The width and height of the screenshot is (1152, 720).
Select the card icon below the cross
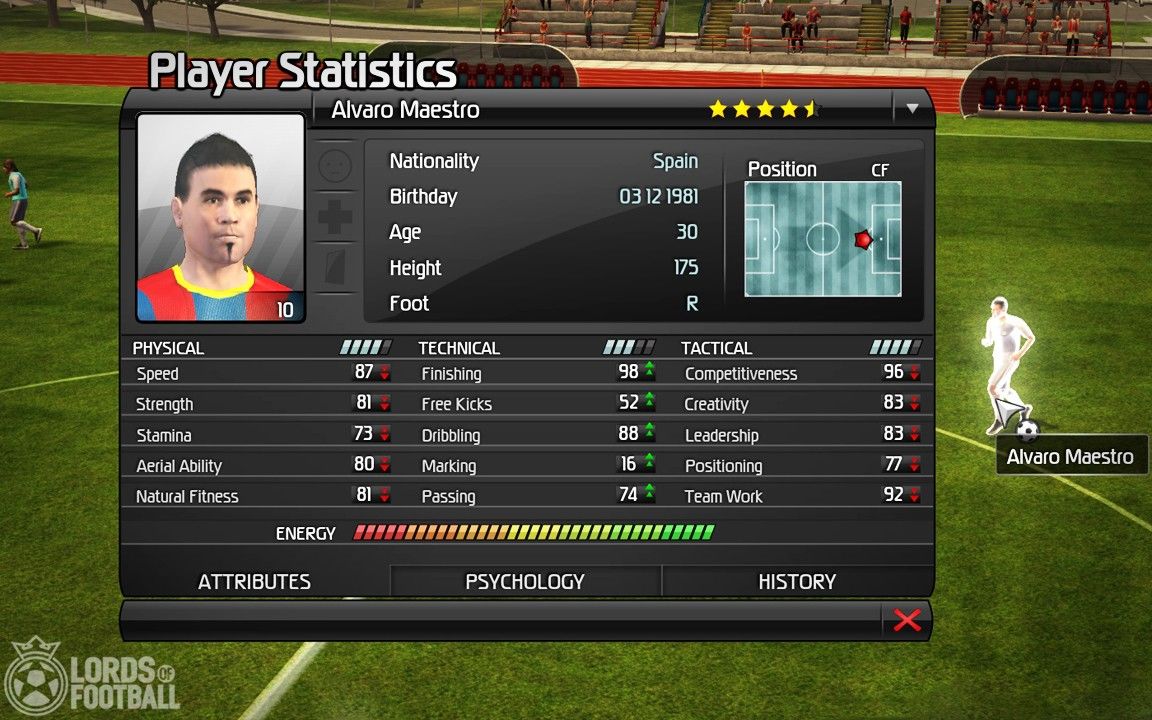click(335, 268)
